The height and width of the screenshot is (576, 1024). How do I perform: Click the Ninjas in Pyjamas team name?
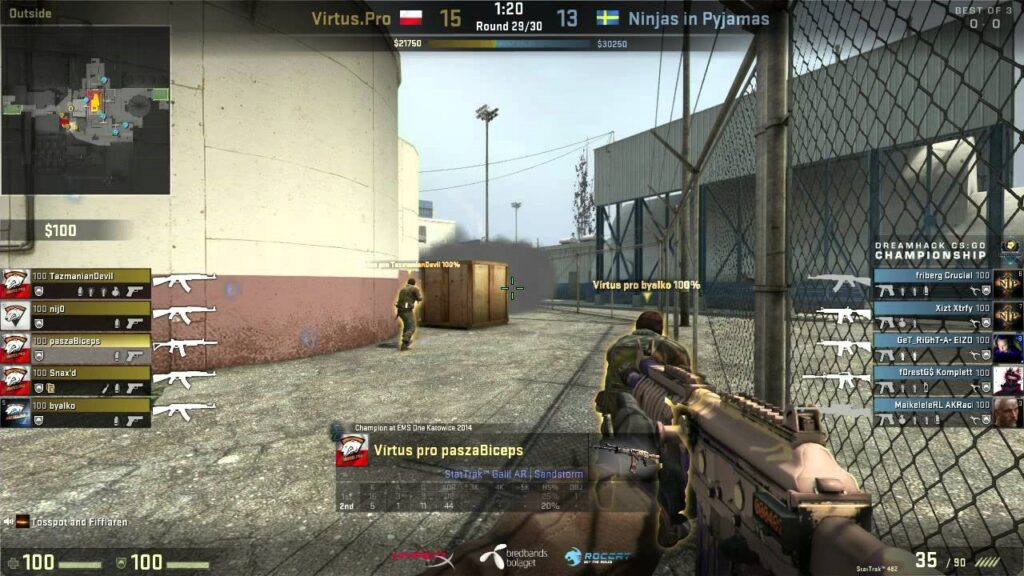tap(698, 18)
